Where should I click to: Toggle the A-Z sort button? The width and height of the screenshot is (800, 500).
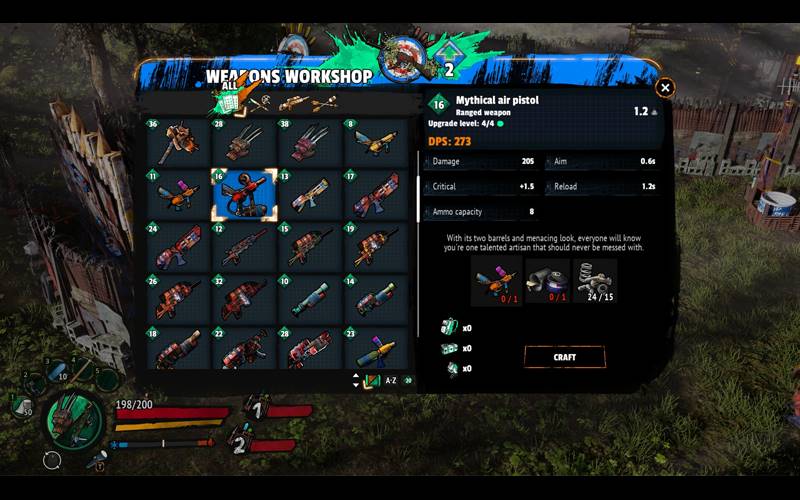click(391, 381)
